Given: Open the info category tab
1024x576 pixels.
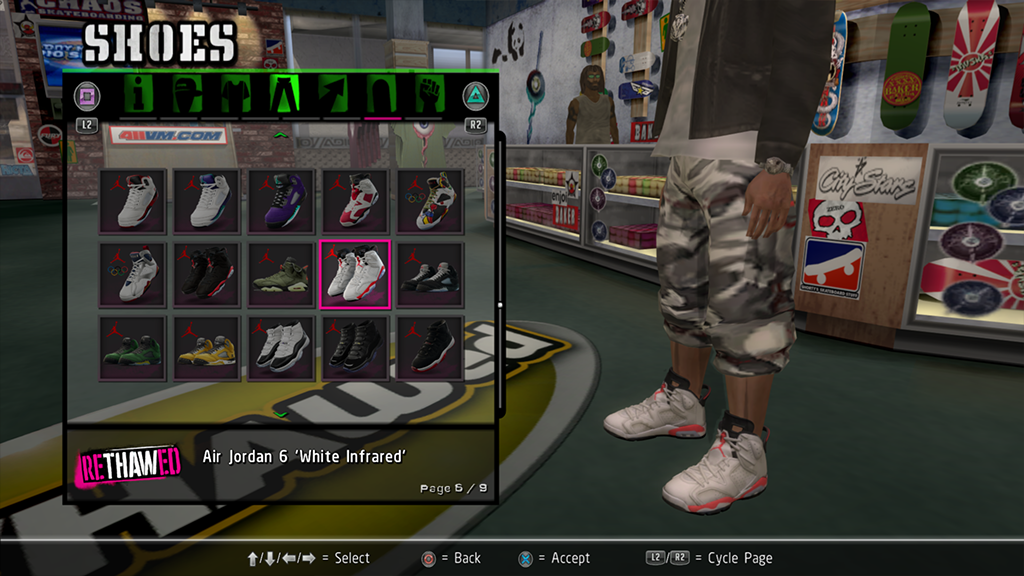Looking at the screenshot, I should (x=139, y=96).
